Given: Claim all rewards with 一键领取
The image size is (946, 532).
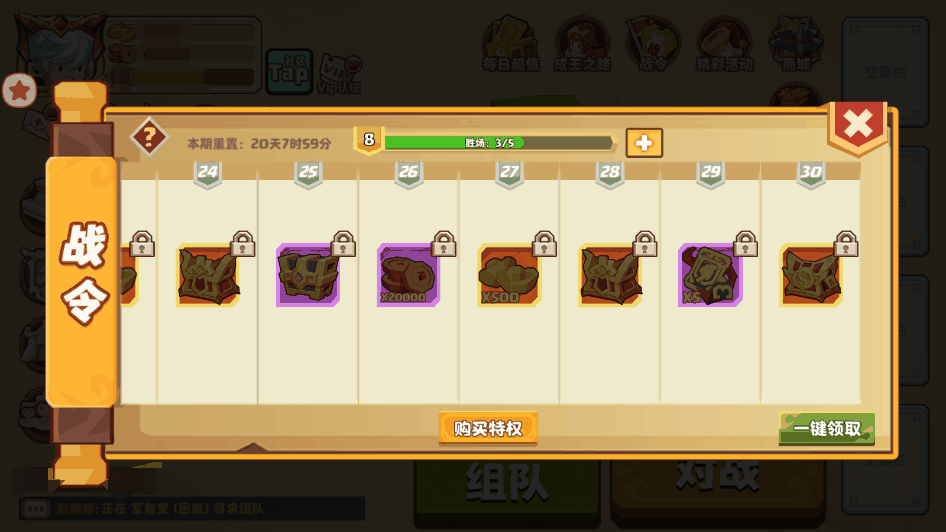Looking at the screenshot, I should tap(827, 429).
